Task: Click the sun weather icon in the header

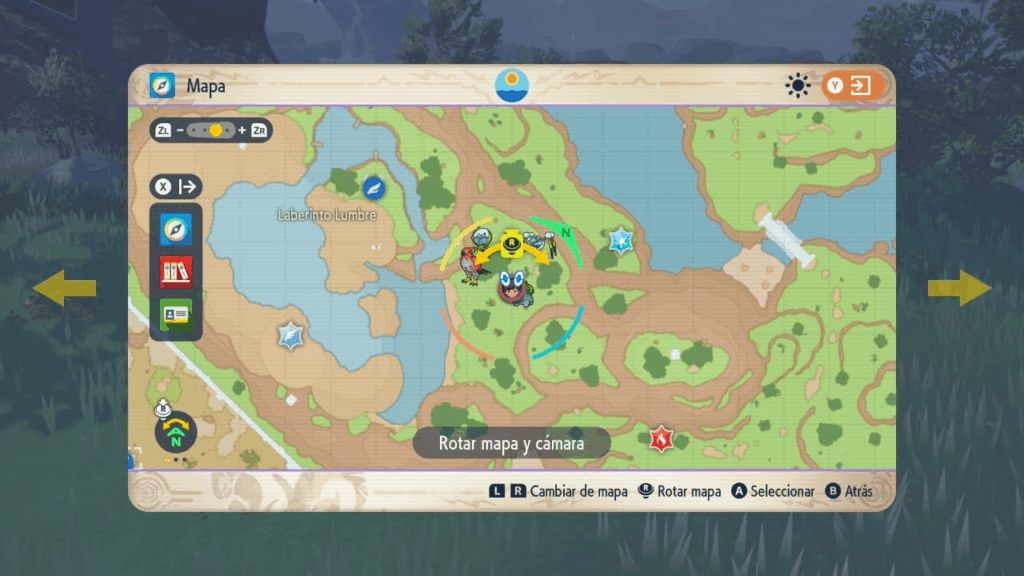Action: pos(798,86)
